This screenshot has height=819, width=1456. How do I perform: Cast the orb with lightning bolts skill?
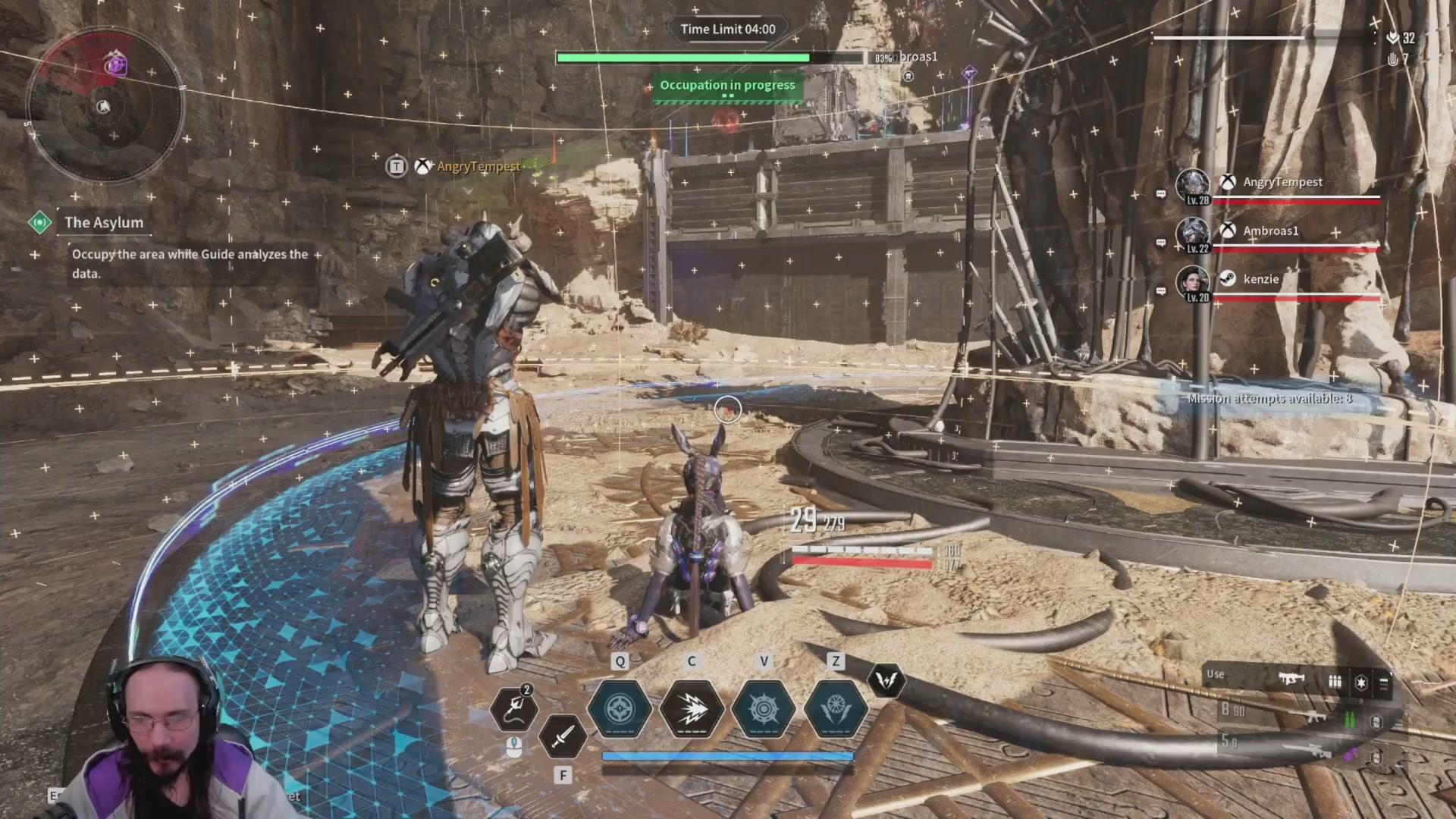click(x=835, y=709)
